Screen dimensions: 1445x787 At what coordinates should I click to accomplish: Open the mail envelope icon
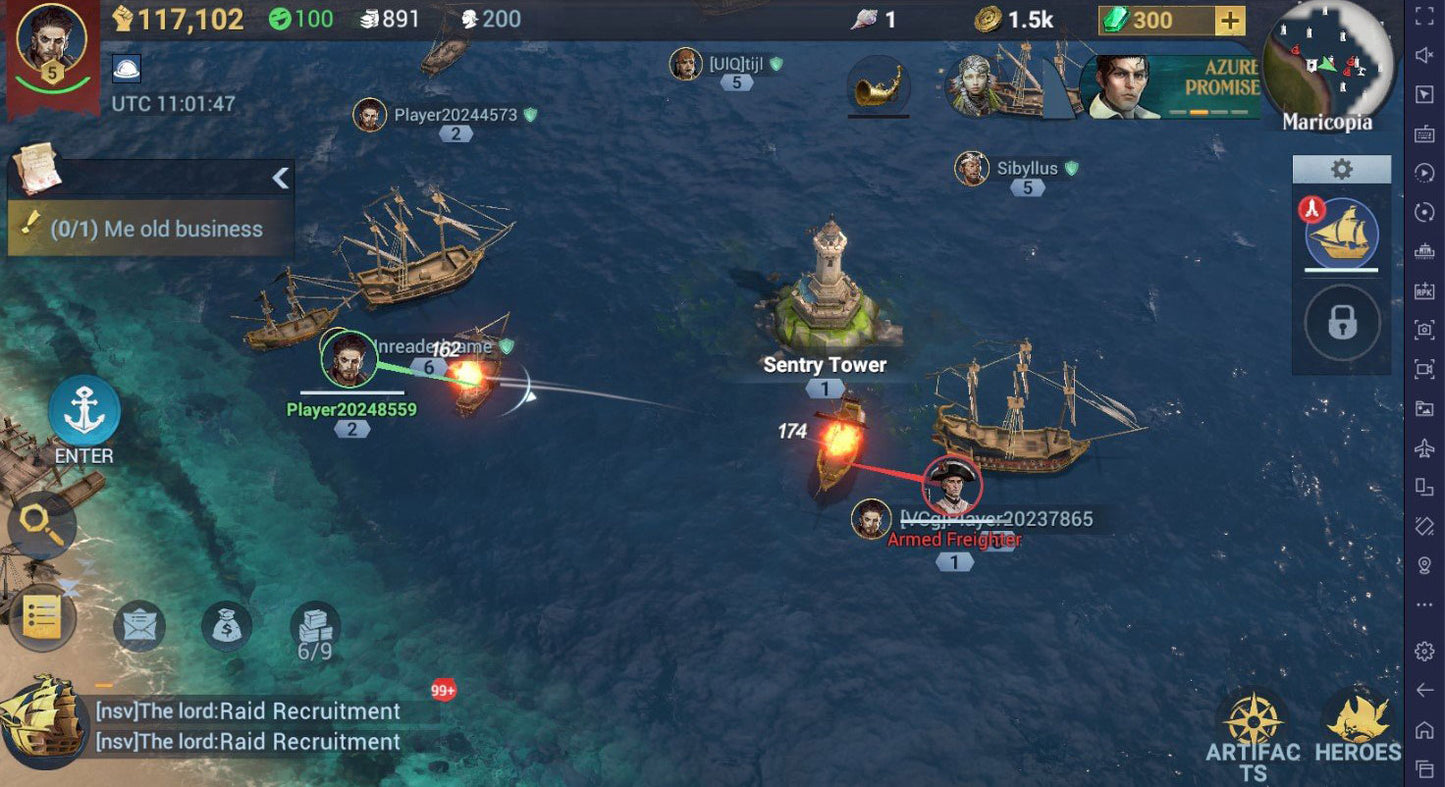tap(138, 624)
